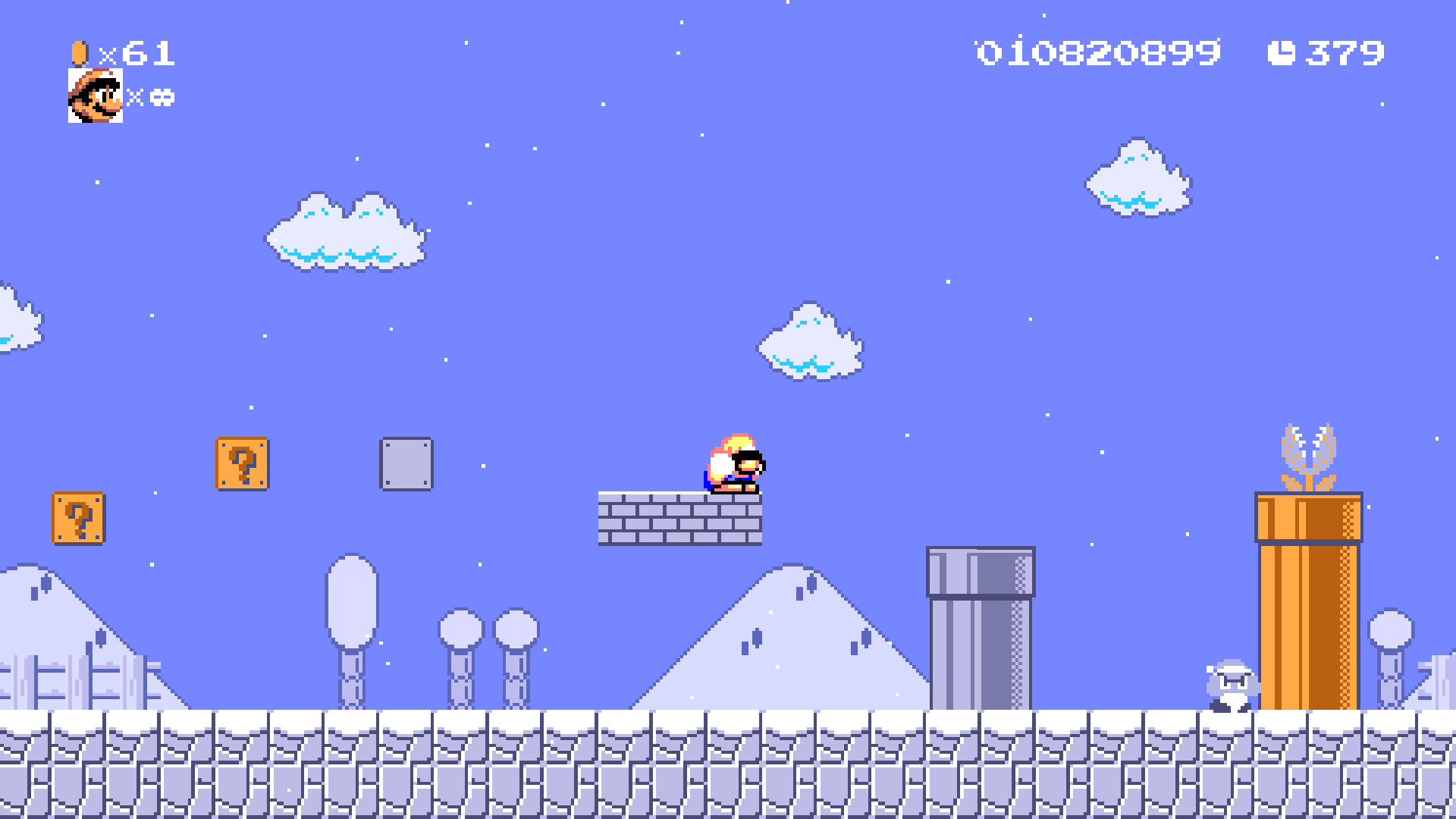
Task: Expand the left hillside with ladders
Action: [x=68, y=667]
